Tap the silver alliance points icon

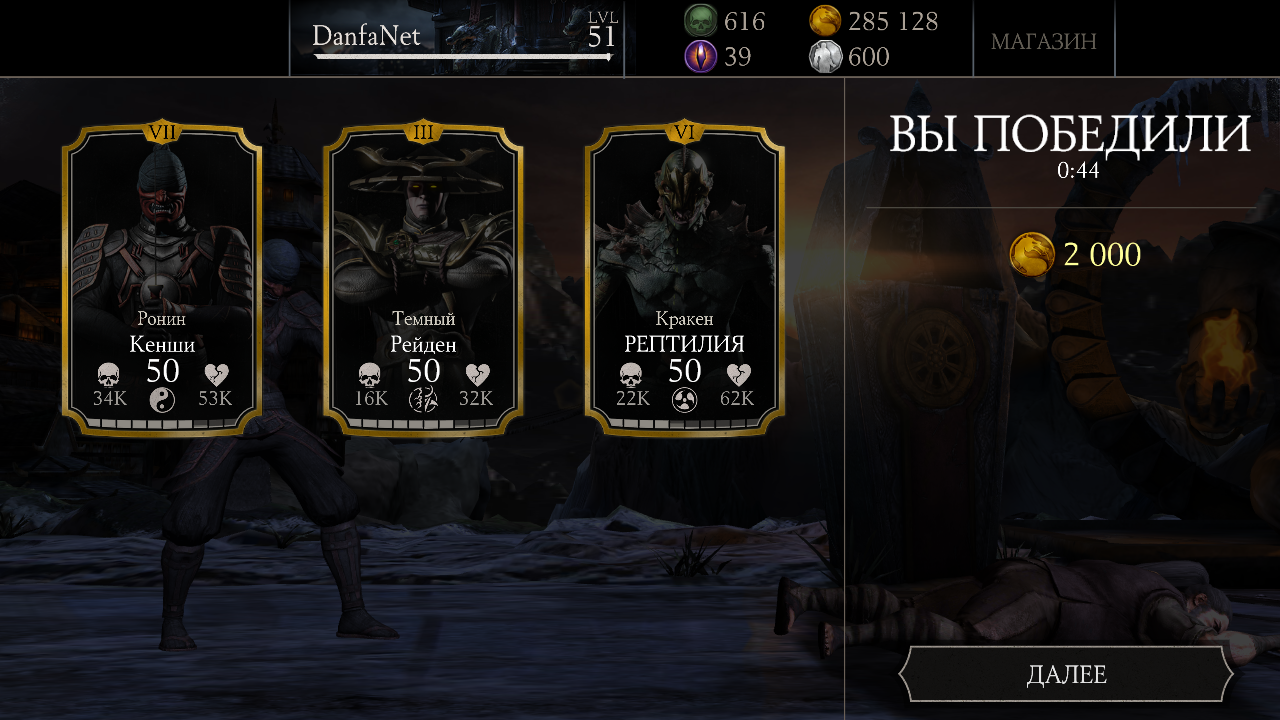coord(825,57)
